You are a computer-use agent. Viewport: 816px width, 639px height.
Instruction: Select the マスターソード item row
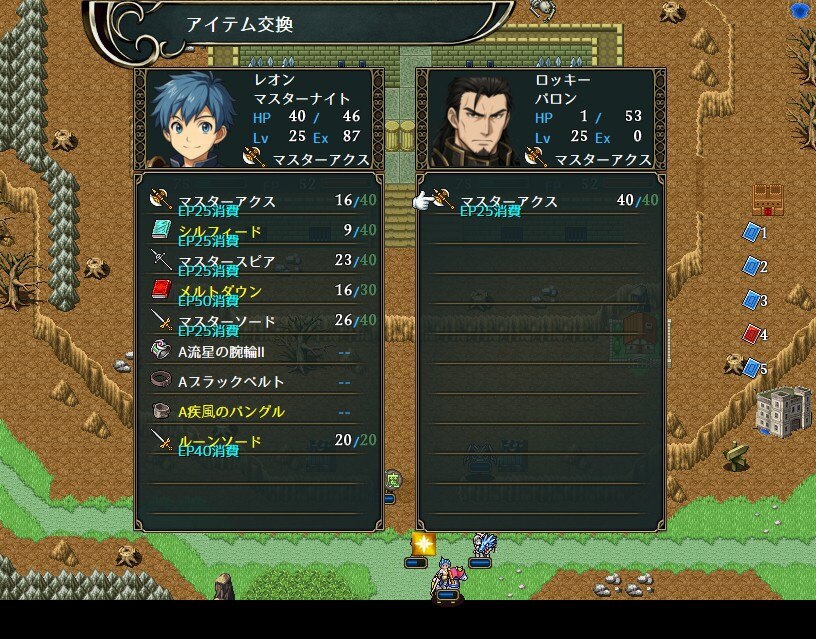(258, 321)
